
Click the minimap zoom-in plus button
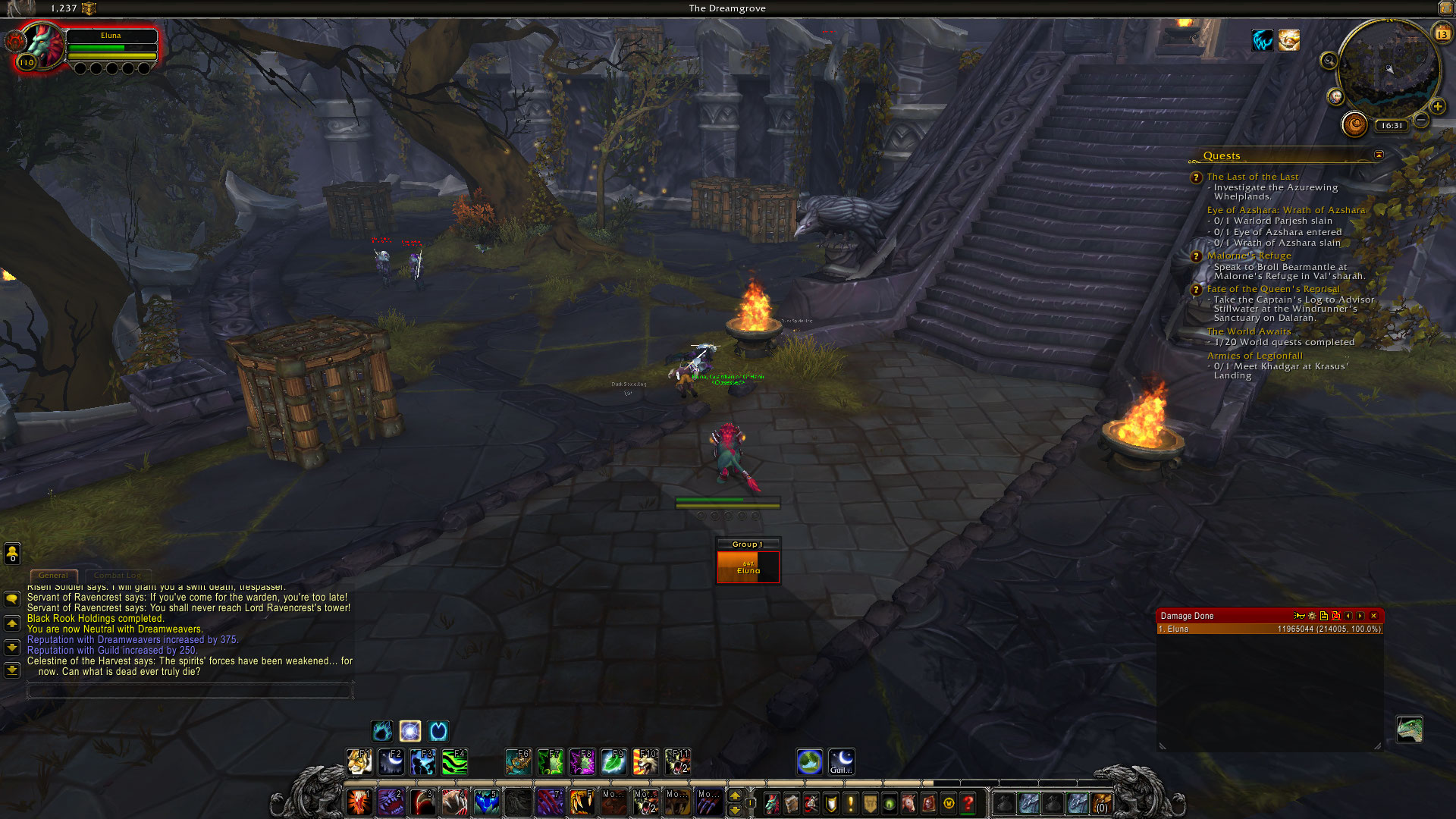coord(1437,107)
